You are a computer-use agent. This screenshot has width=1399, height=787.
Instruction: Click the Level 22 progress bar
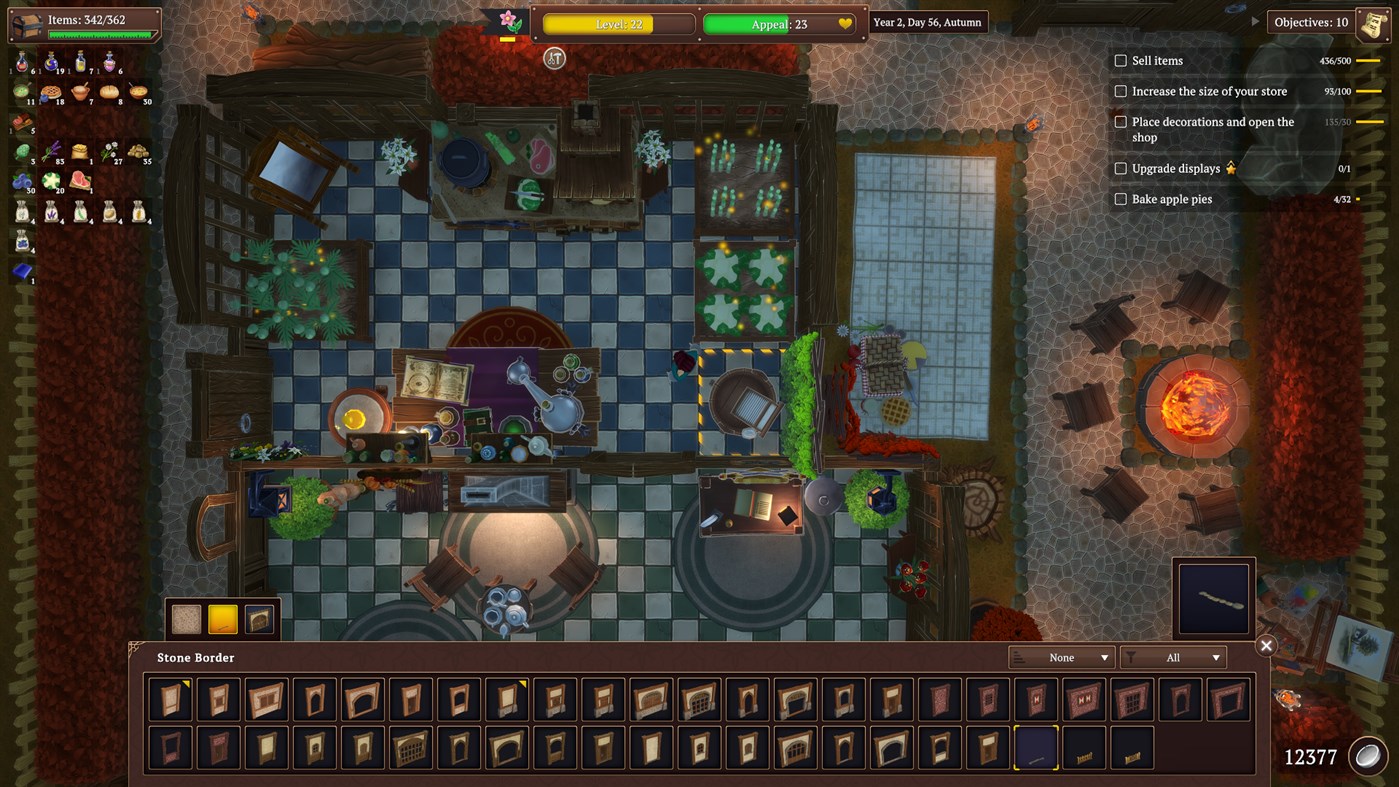617,22
